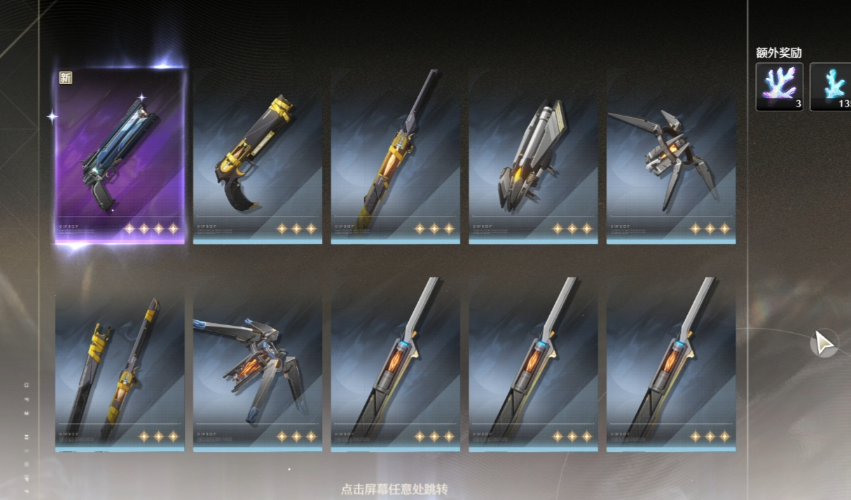Click the 点击屏幕任意处跳转 continue prompt

(393, 489)
